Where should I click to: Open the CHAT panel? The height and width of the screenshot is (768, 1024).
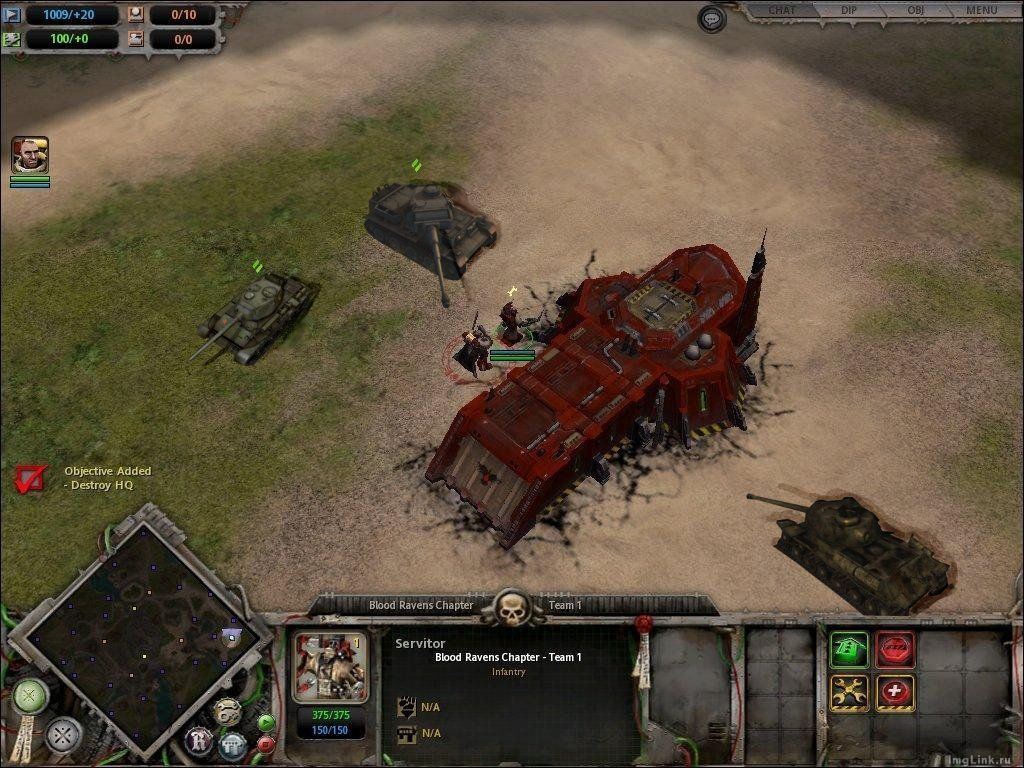pos(782,11)
